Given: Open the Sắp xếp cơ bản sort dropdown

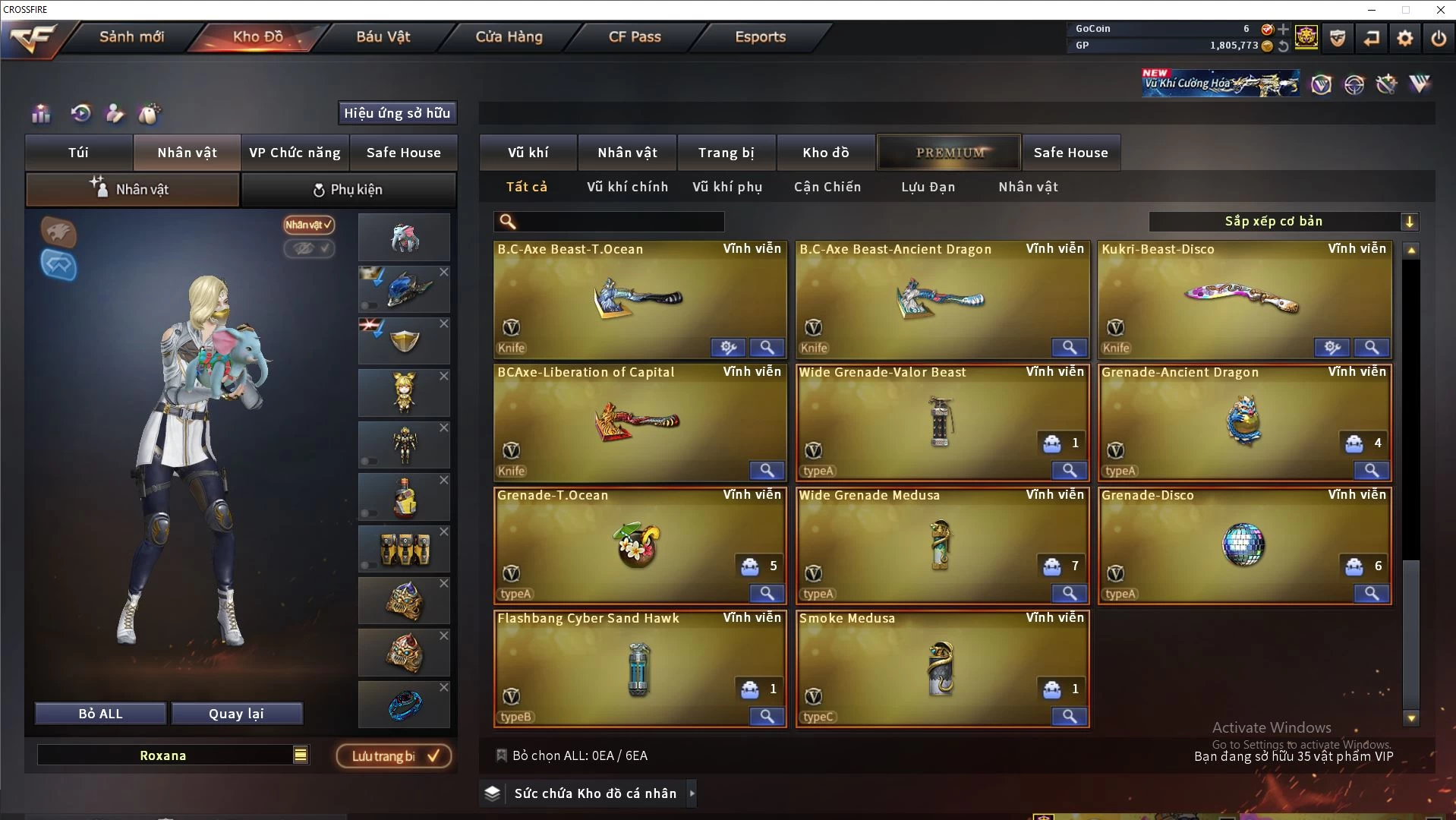Looking at the screenshot, I should [x=1283, y=222].
